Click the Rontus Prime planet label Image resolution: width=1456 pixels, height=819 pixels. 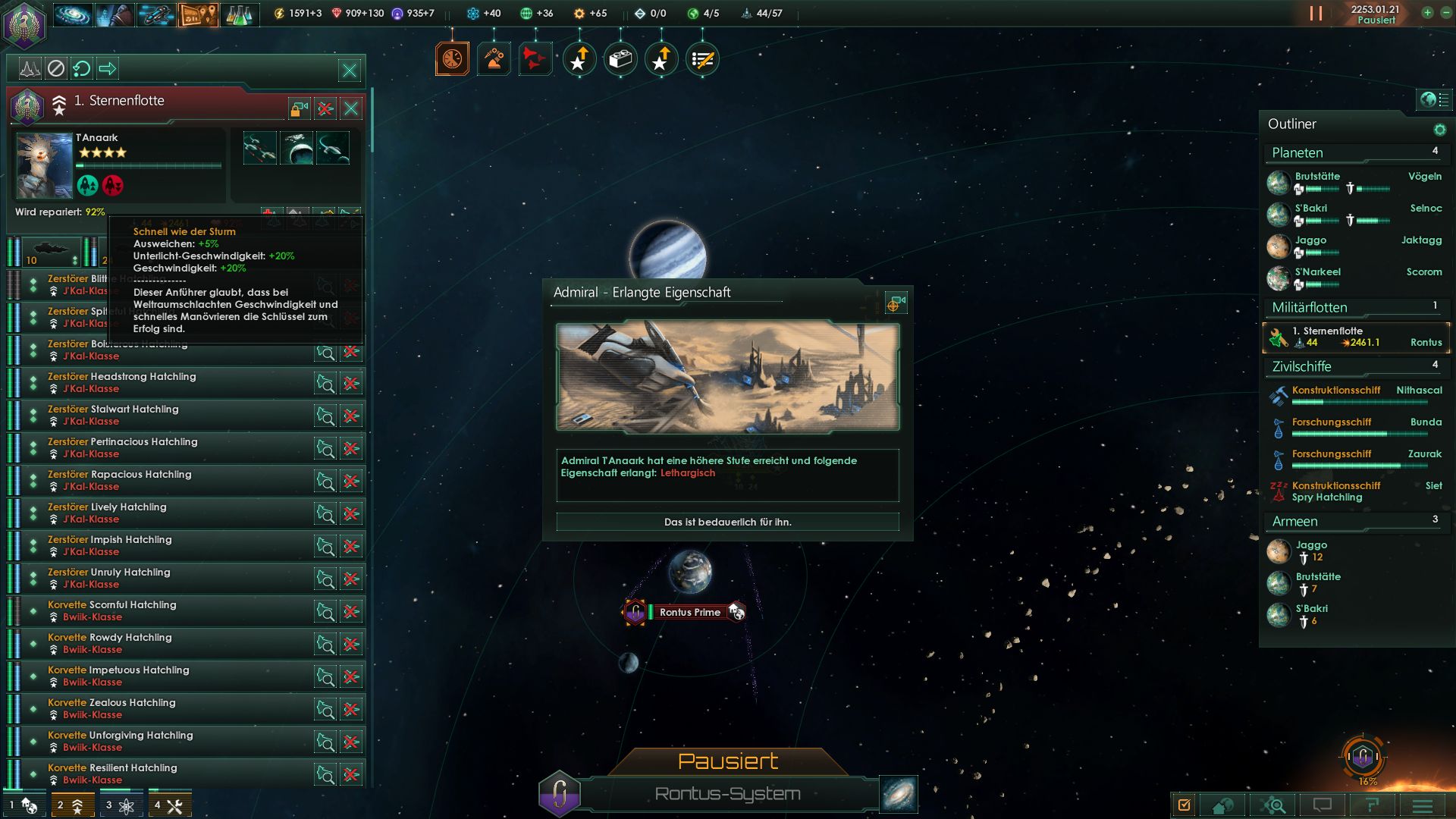pyautogui.click(x=689, y=612)
